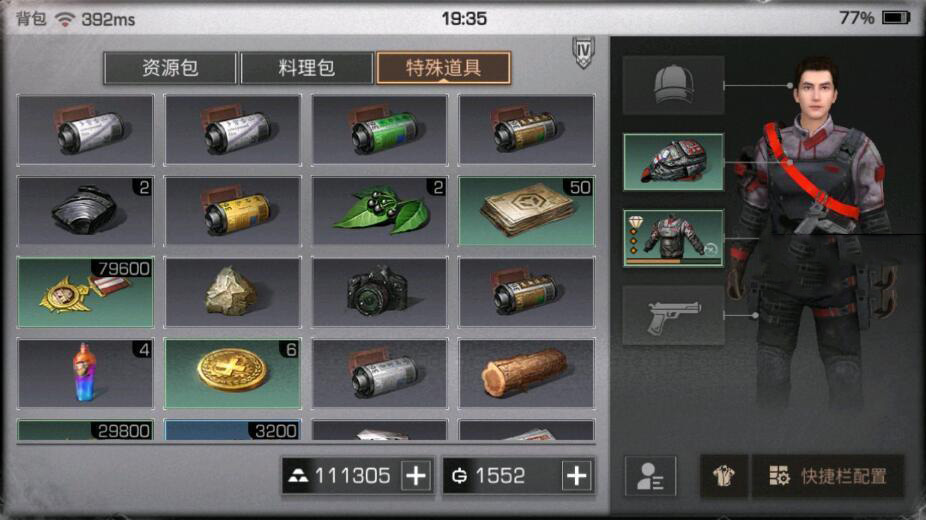This screenshot has width=926, height=520.
Task: Pick the rock ore item slot
Action: [232, 292]
